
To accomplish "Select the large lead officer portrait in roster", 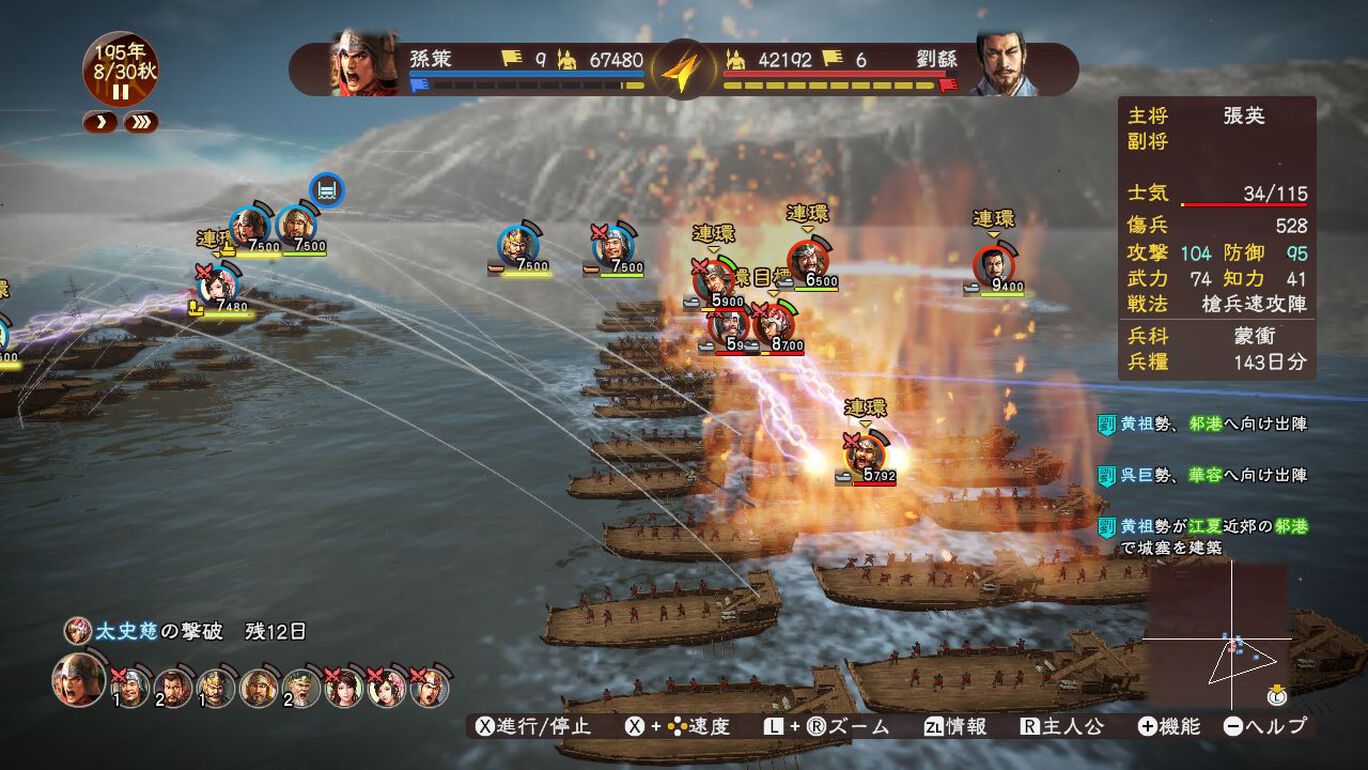I will (78, 680).
